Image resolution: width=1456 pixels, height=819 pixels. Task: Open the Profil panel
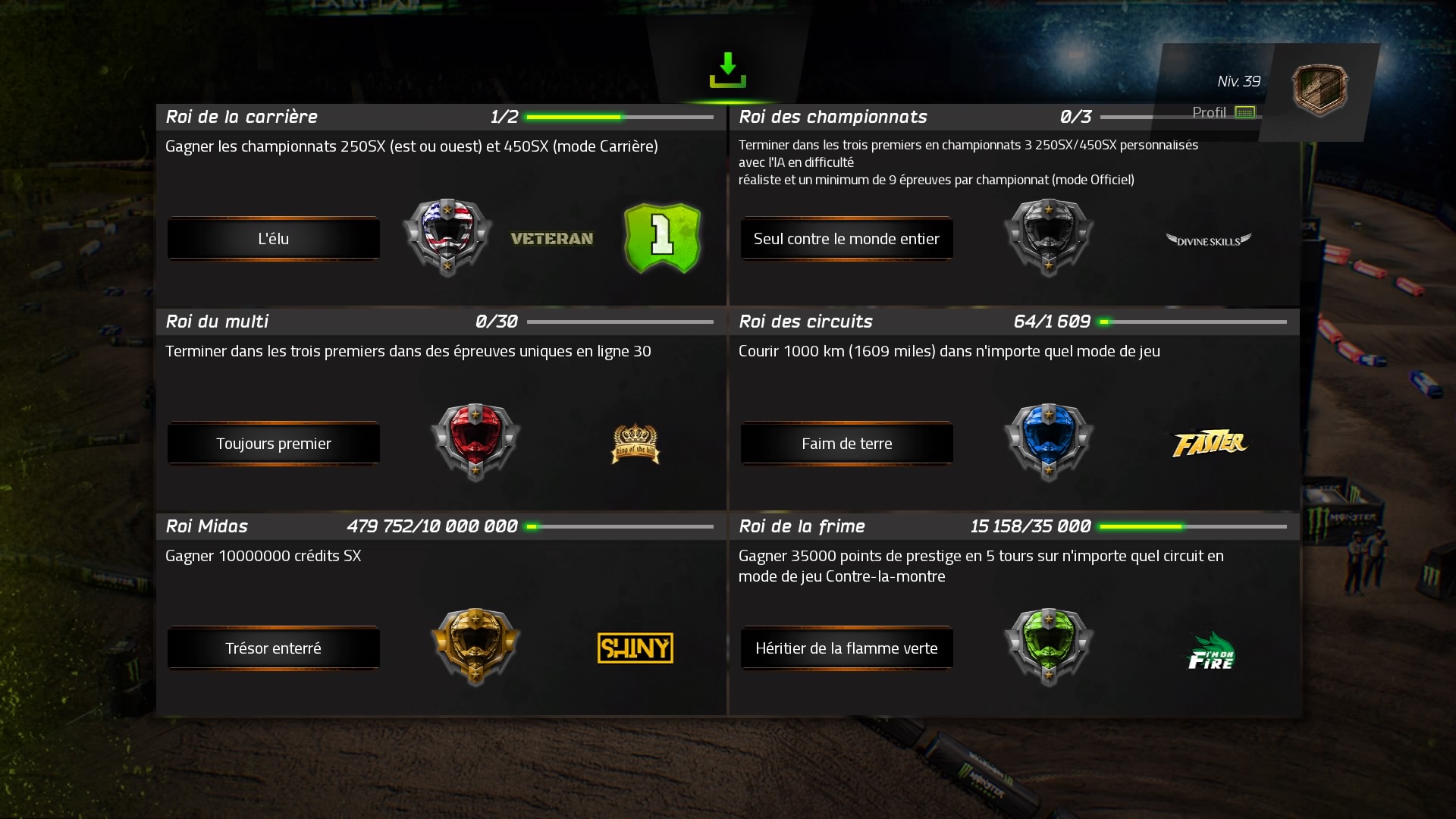tap(1222, 112)
